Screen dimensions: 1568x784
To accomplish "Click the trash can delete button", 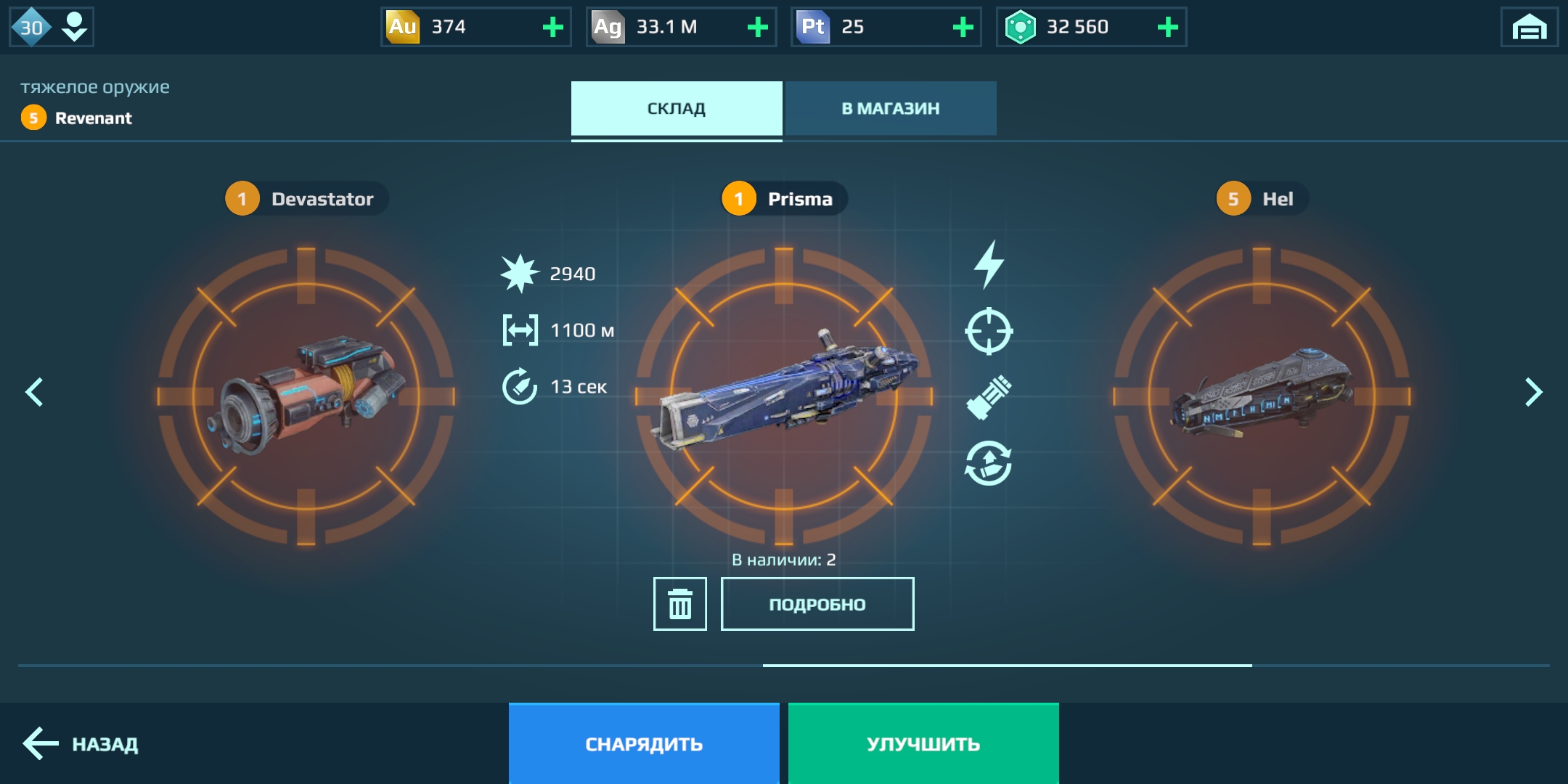I will pyautogui.click(x=679, y=604).
